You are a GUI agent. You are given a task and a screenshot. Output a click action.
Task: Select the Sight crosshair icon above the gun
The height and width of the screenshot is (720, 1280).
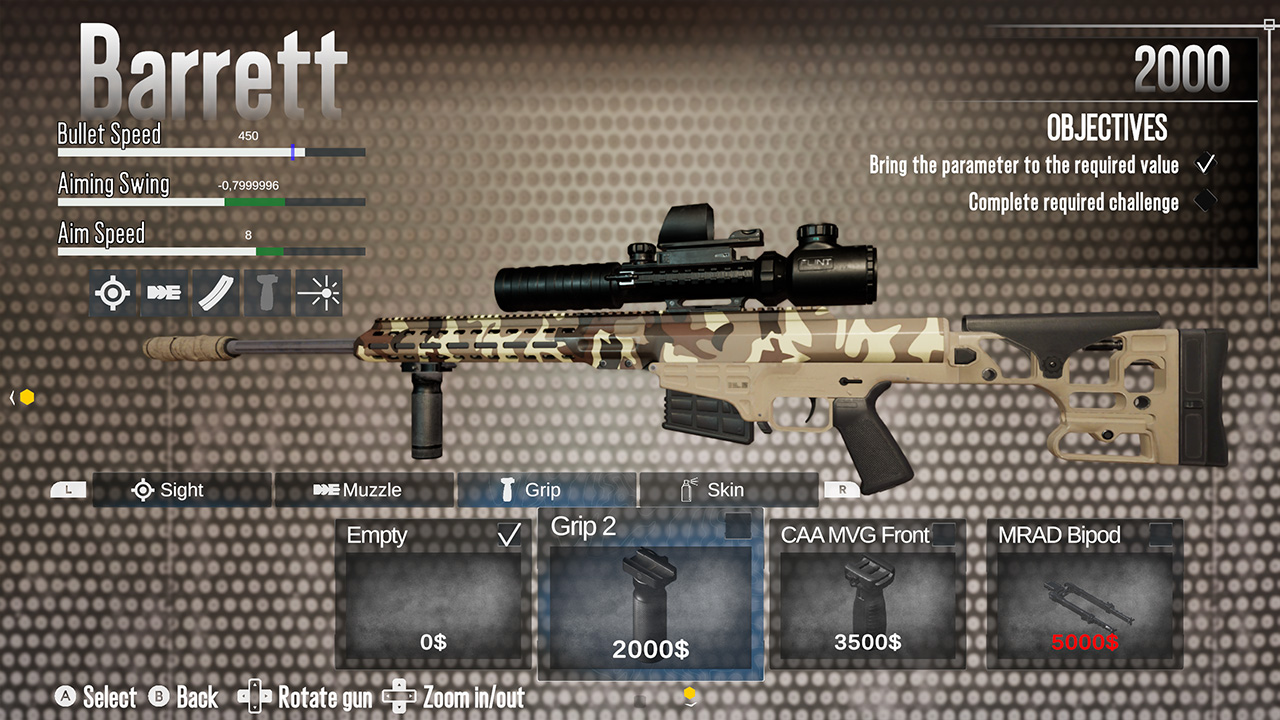click(x=112, y=293)
